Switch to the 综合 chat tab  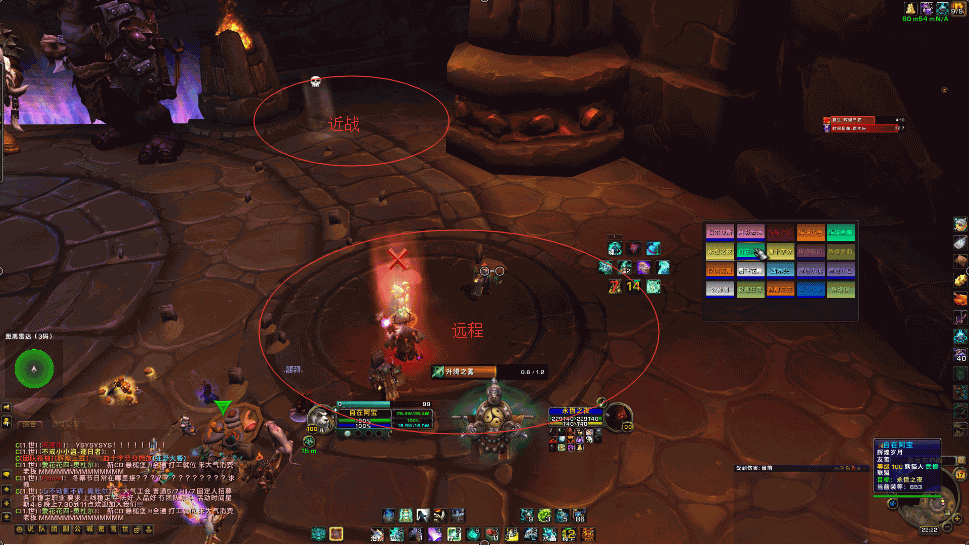30,424
